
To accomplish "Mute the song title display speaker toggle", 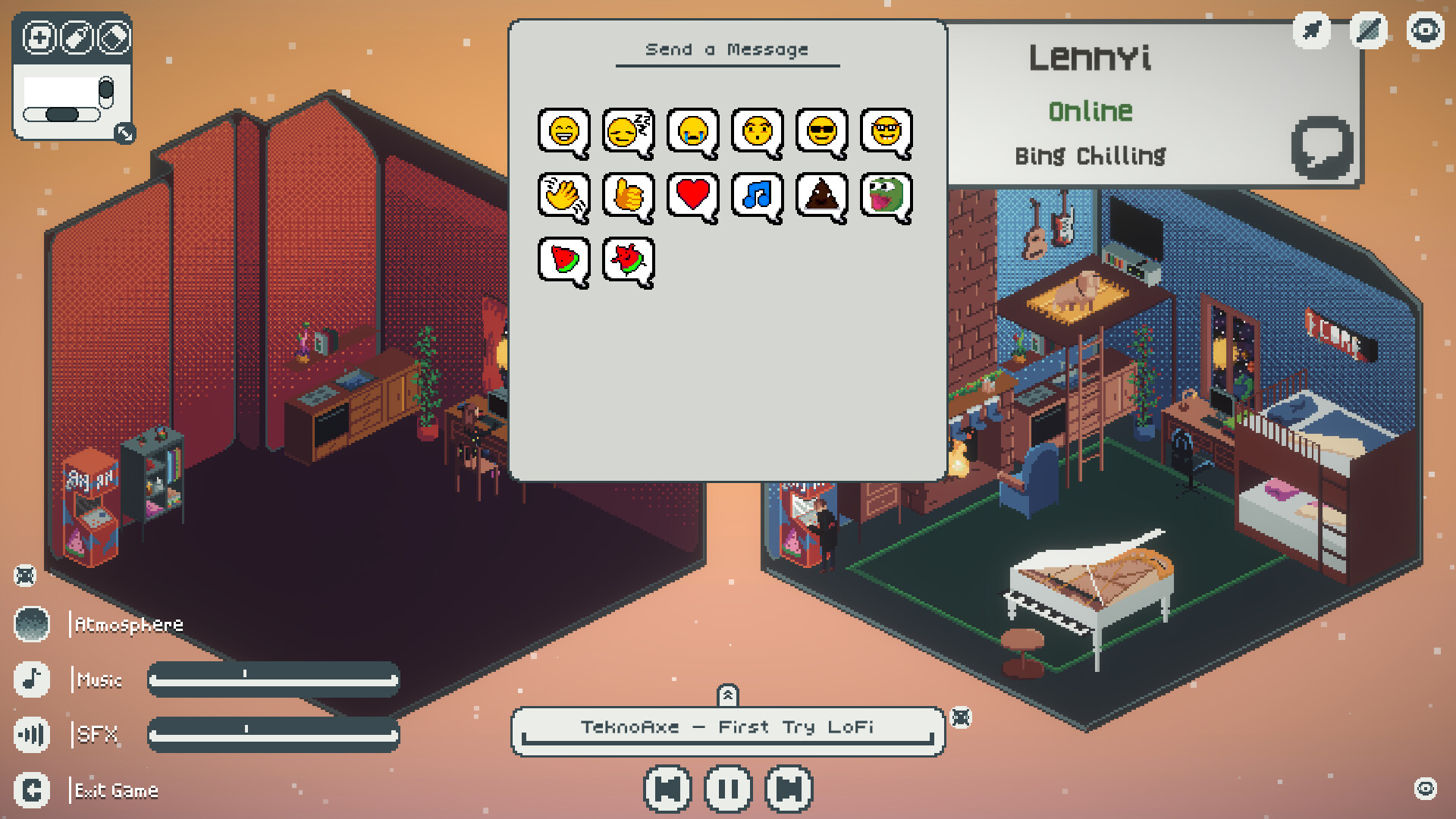I will (x=962, y=718).
